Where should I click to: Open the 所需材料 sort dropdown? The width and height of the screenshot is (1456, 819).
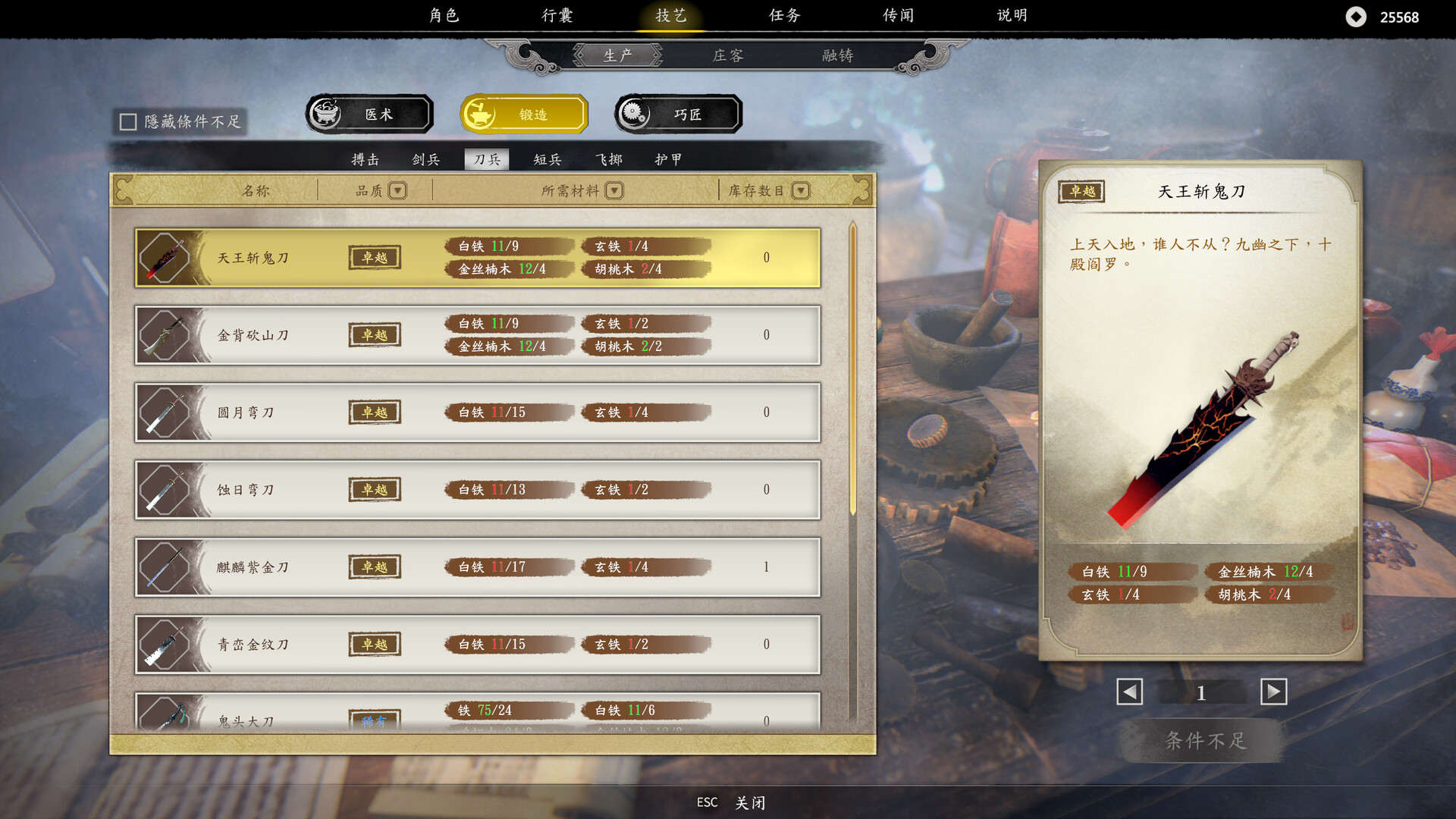pos(614,190)
